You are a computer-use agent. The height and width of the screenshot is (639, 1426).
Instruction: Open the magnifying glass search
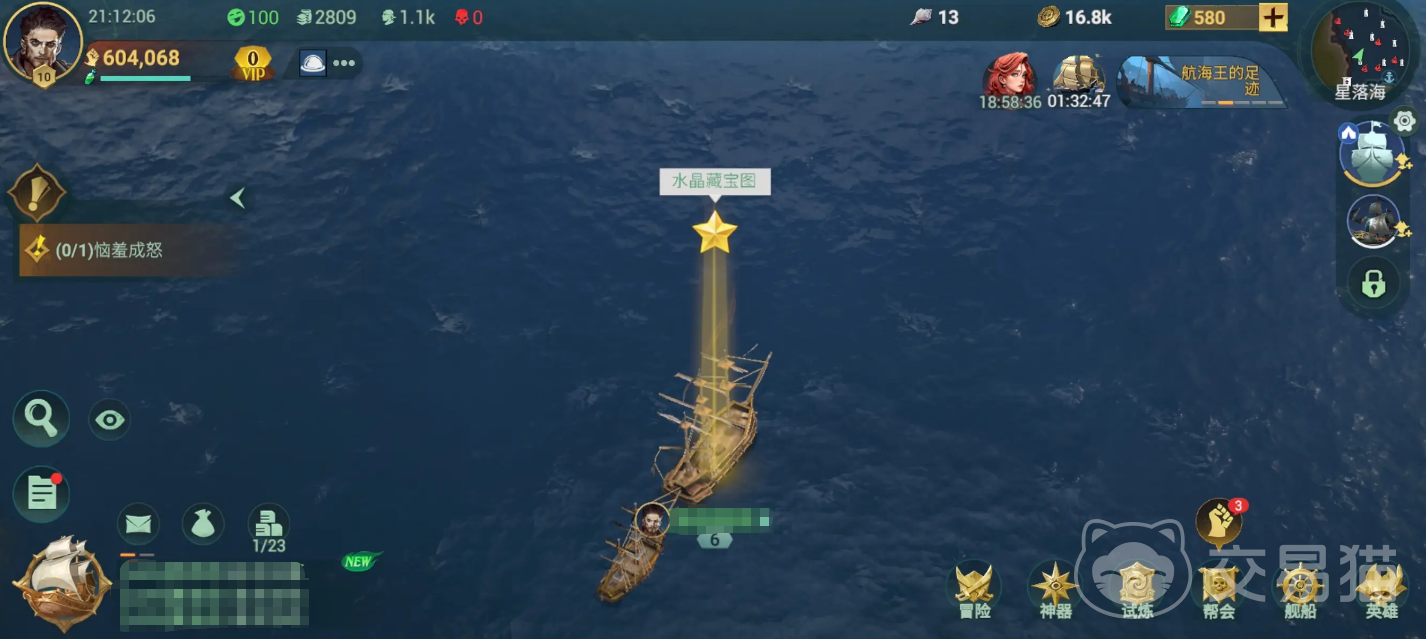click(41, 418)
